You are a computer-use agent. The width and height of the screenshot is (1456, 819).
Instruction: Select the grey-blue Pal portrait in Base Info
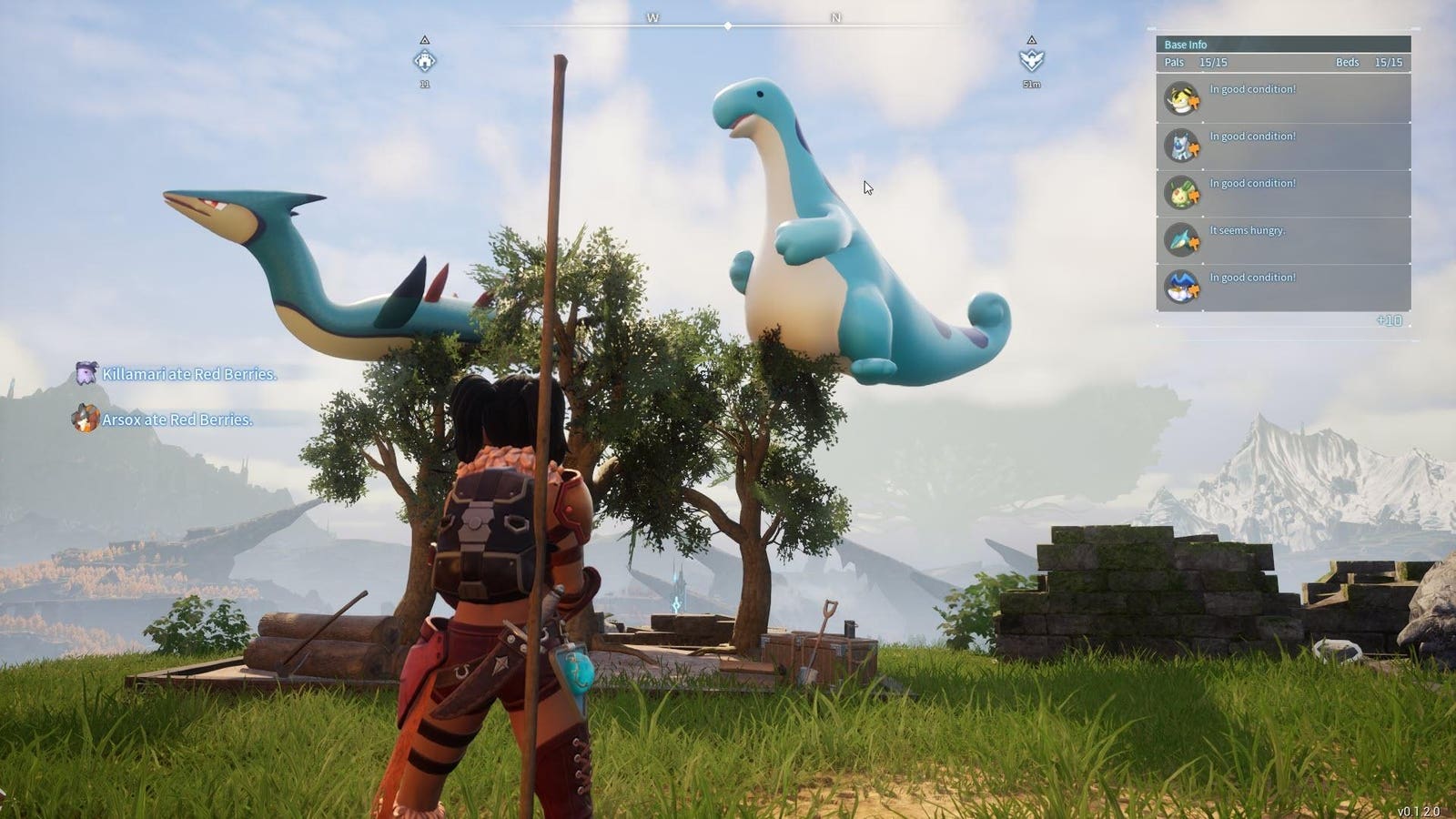(x=1181, y=146)
